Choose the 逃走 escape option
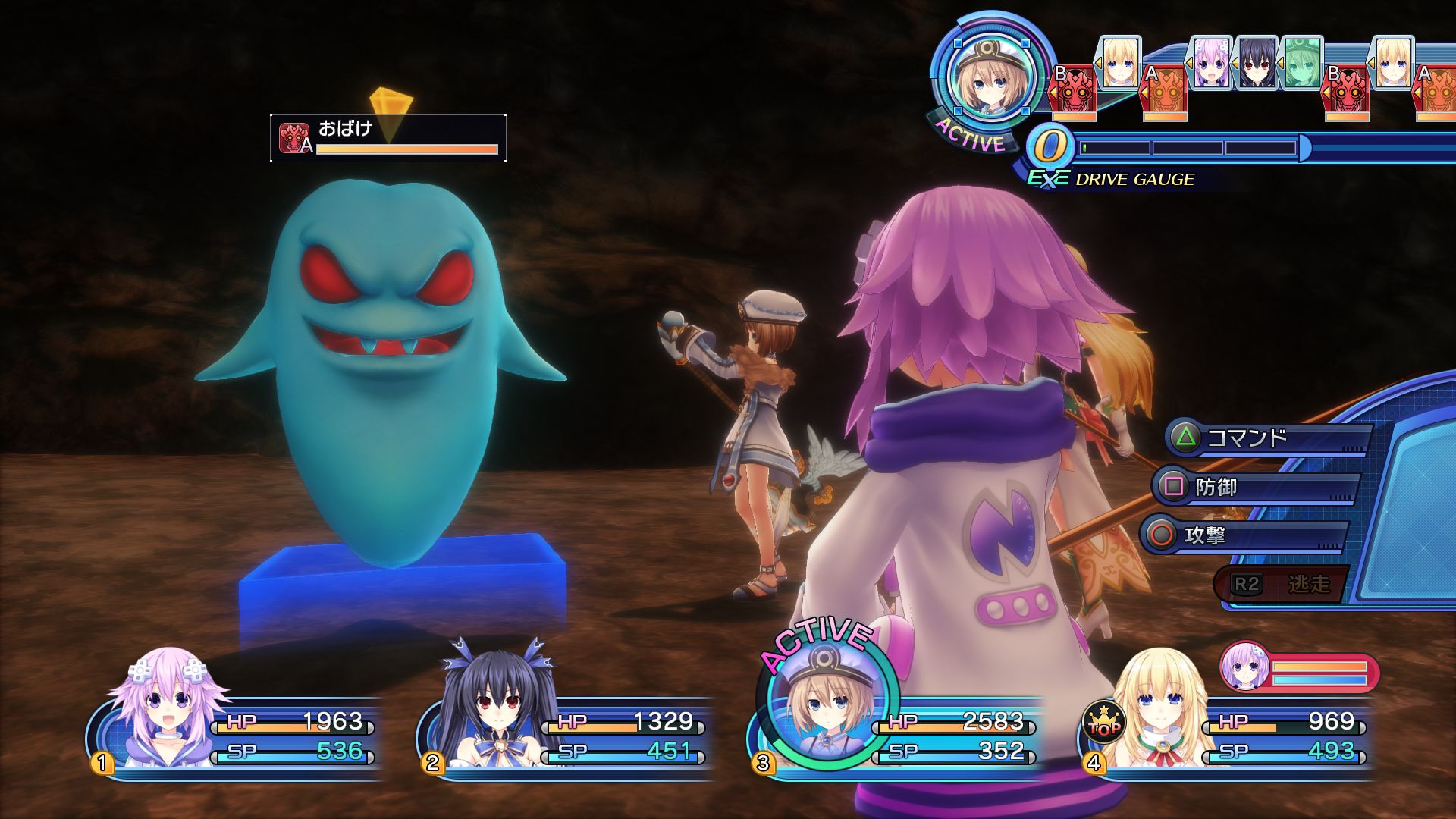 coord(1282,584)
